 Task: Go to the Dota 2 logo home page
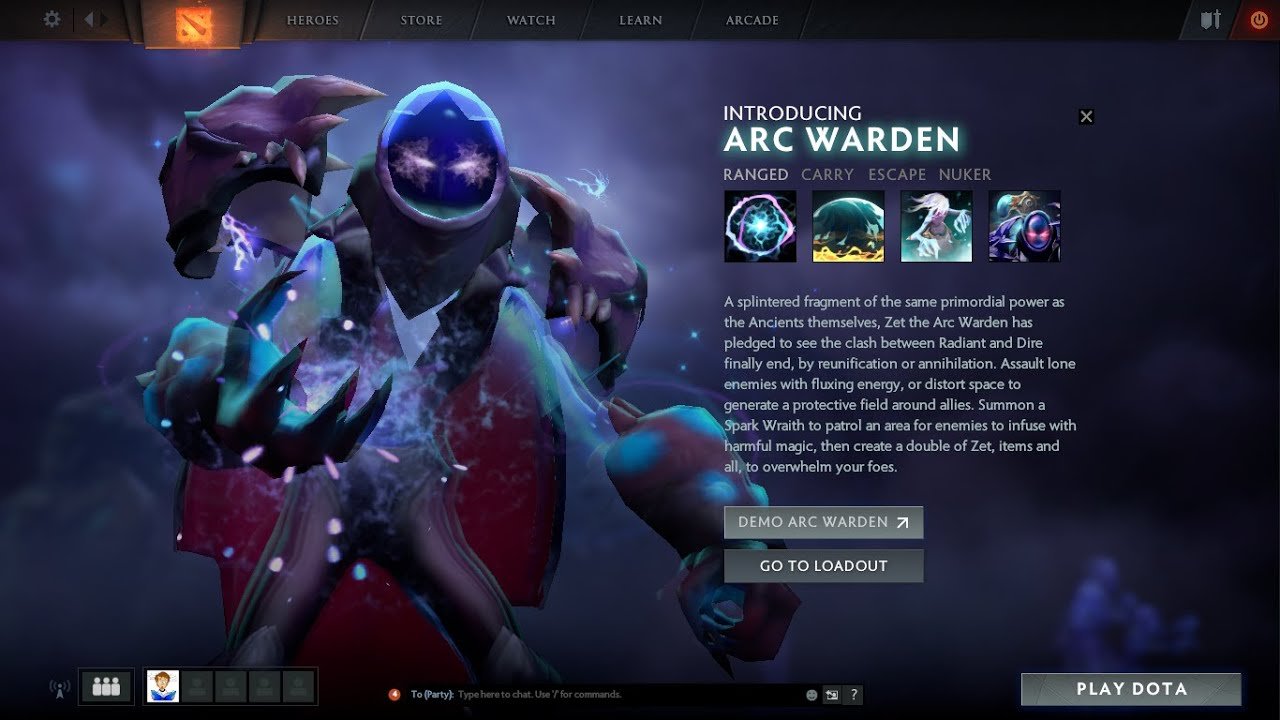(191, 24)
